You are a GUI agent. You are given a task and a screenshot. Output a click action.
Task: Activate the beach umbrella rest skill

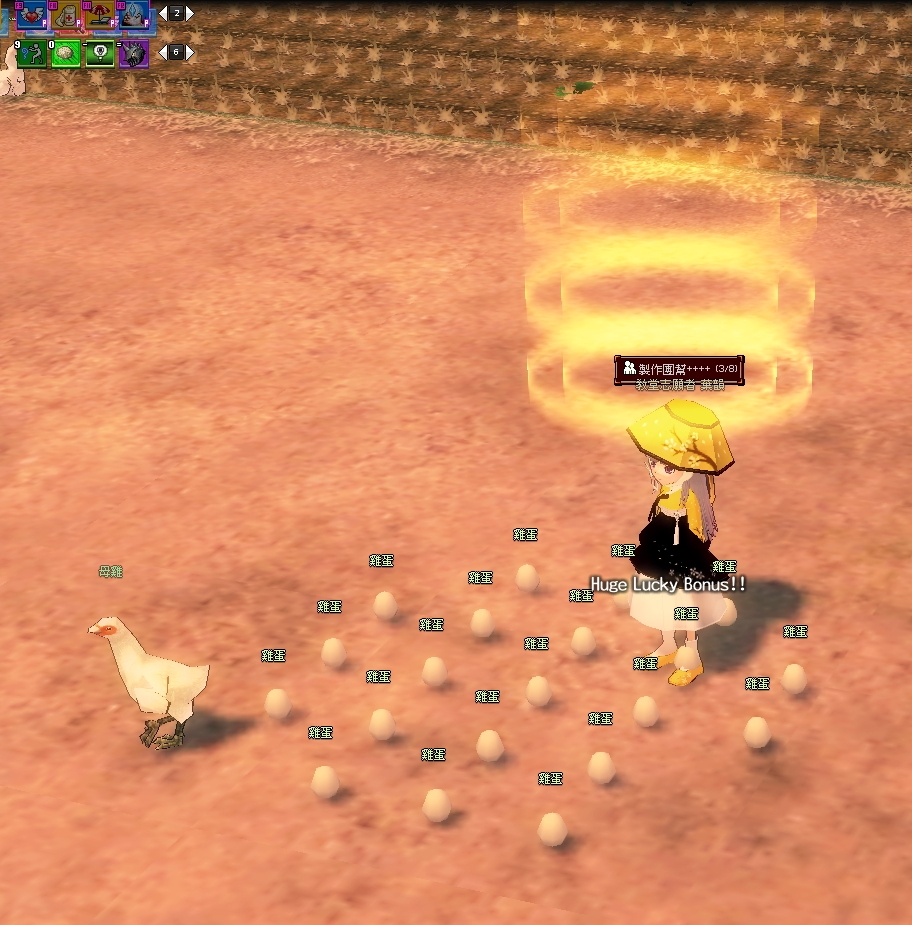pos(100,15)
